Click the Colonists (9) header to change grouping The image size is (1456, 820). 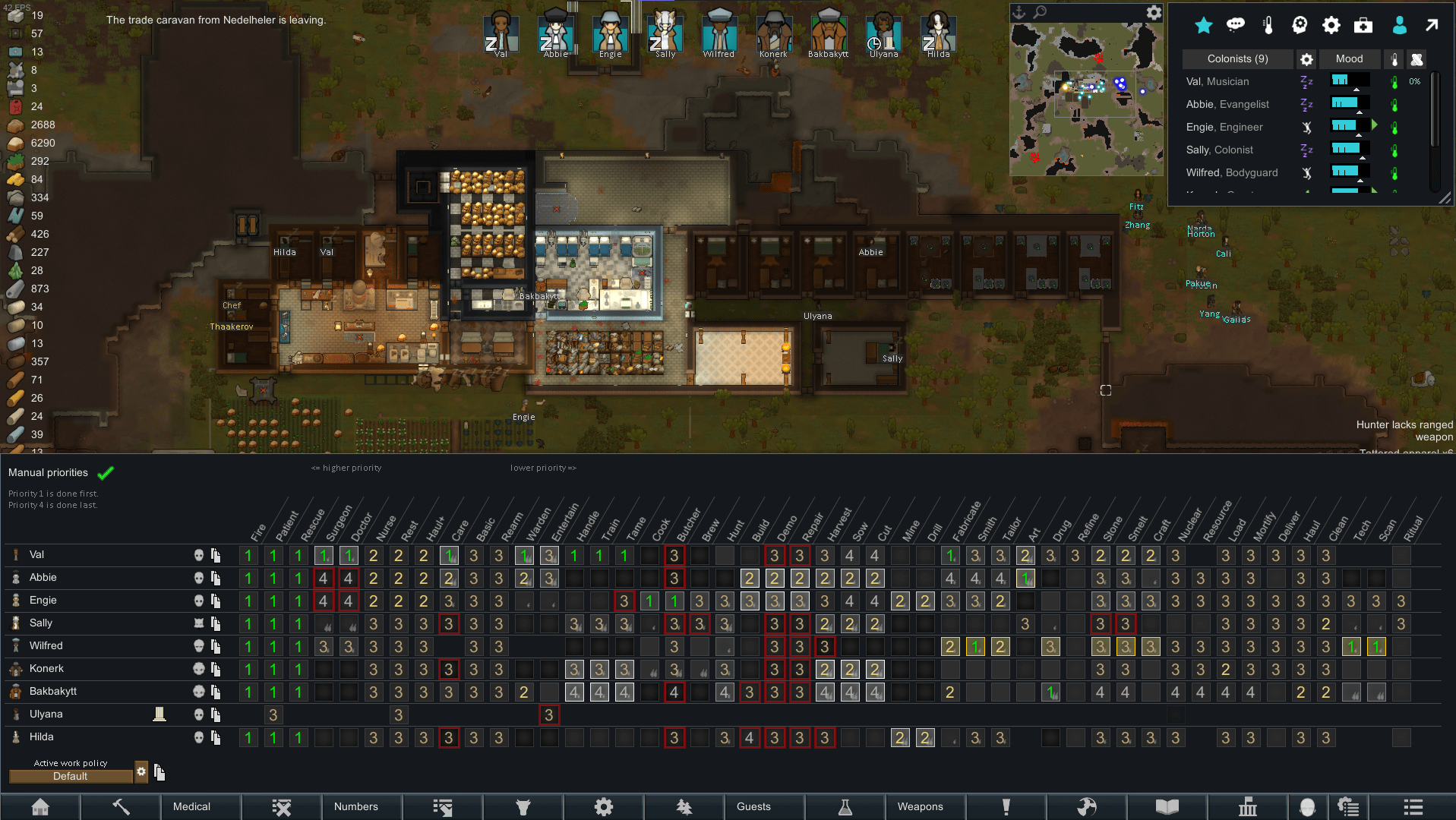tap(1236, 58)
